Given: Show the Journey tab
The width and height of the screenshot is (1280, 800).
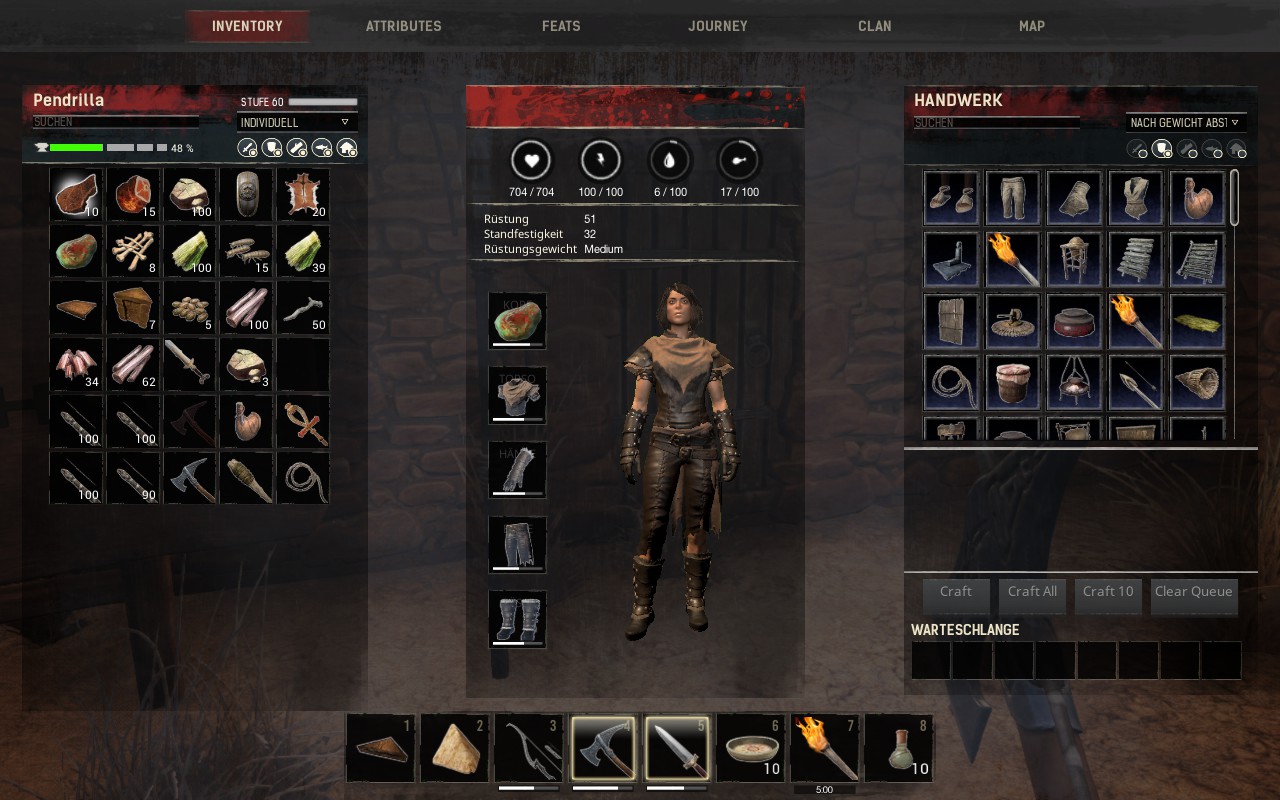Looking at the screenshot, I should 718,26.
